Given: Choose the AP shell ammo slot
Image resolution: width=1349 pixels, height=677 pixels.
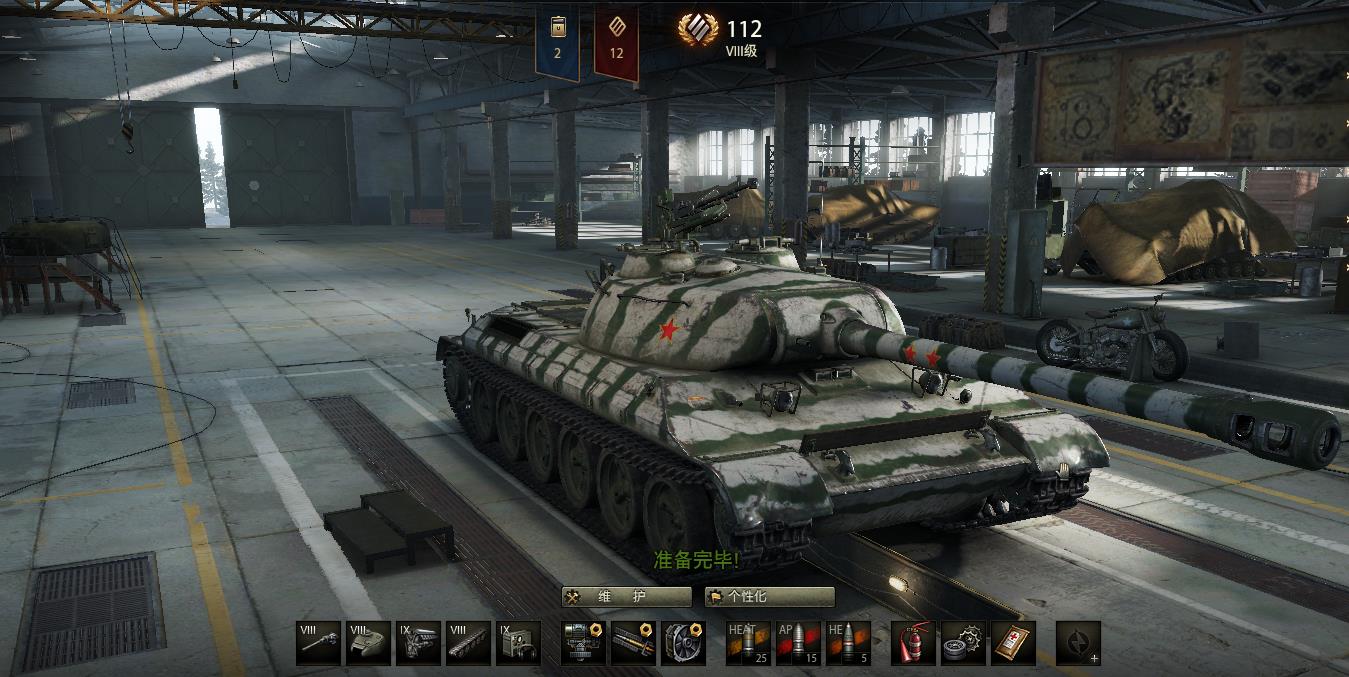Looking at the screenshot, I should coord(798,643).
